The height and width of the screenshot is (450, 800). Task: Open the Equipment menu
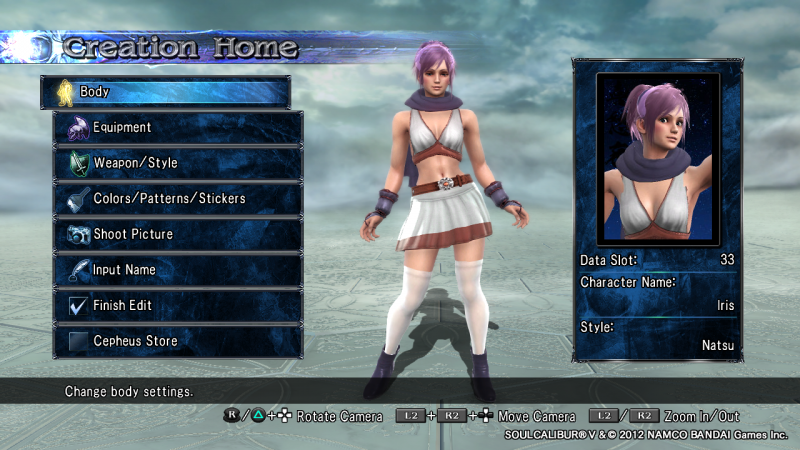click(178, 127)
